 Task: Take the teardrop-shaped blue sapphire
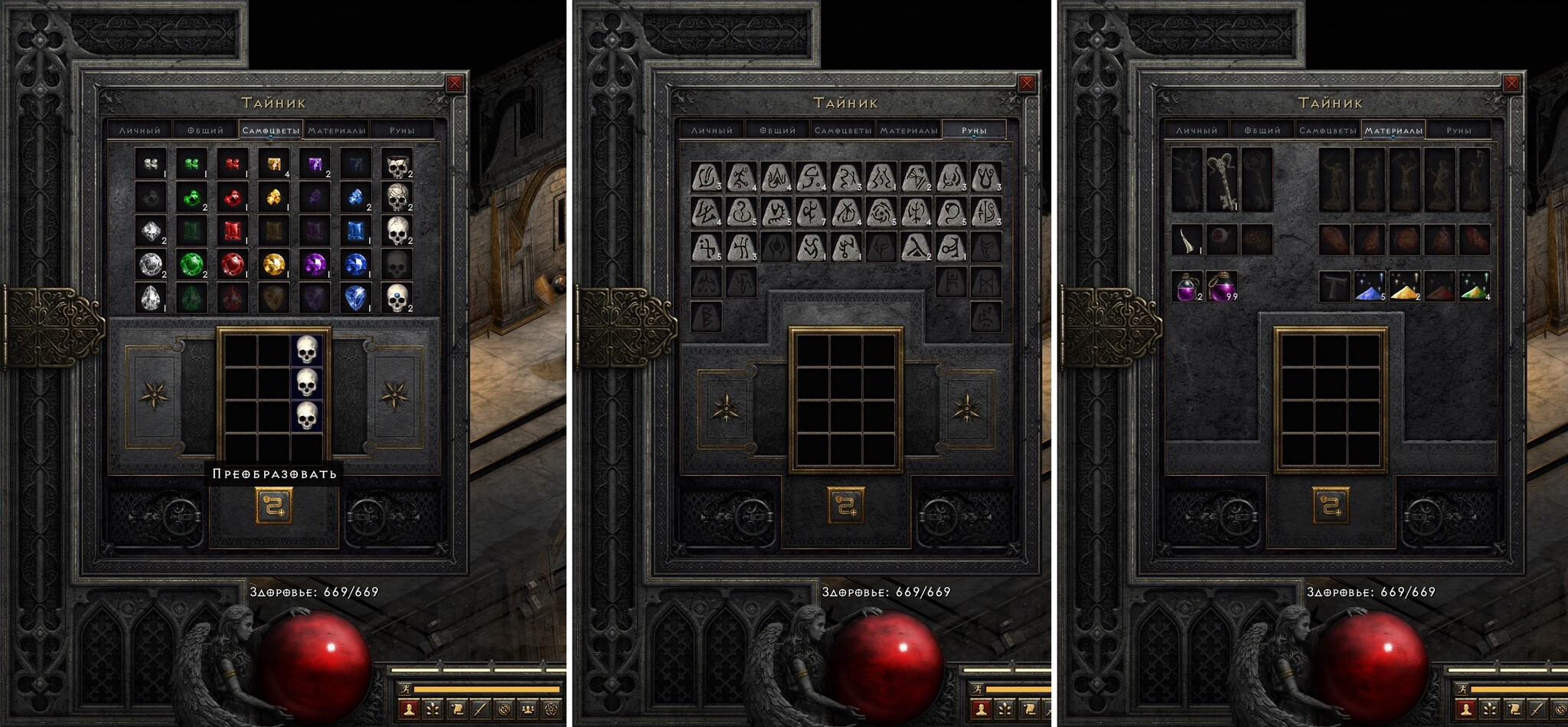tap(355, 297)
